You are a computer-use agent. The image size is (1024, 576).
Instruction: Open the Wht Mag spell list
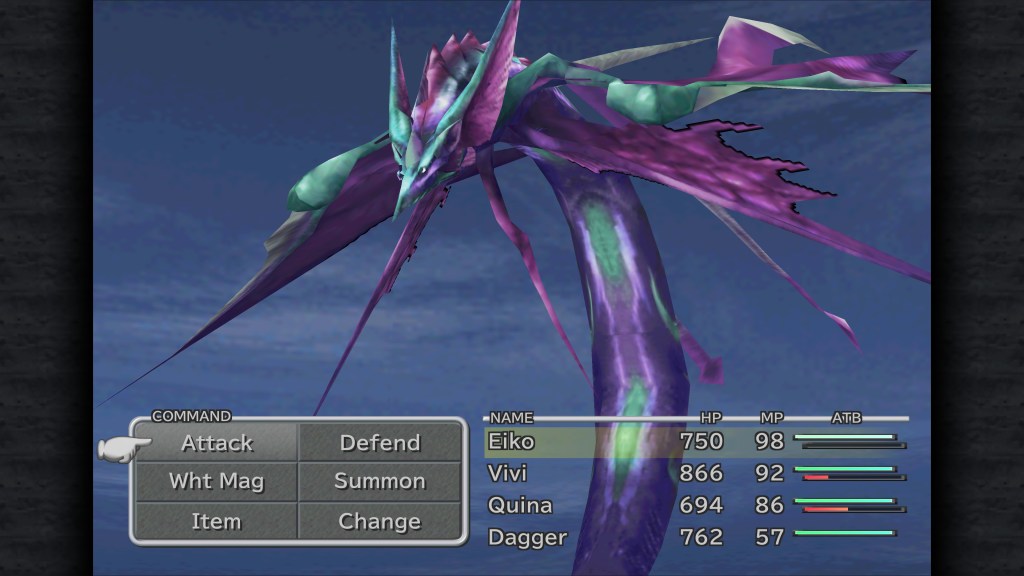(217, 481)
